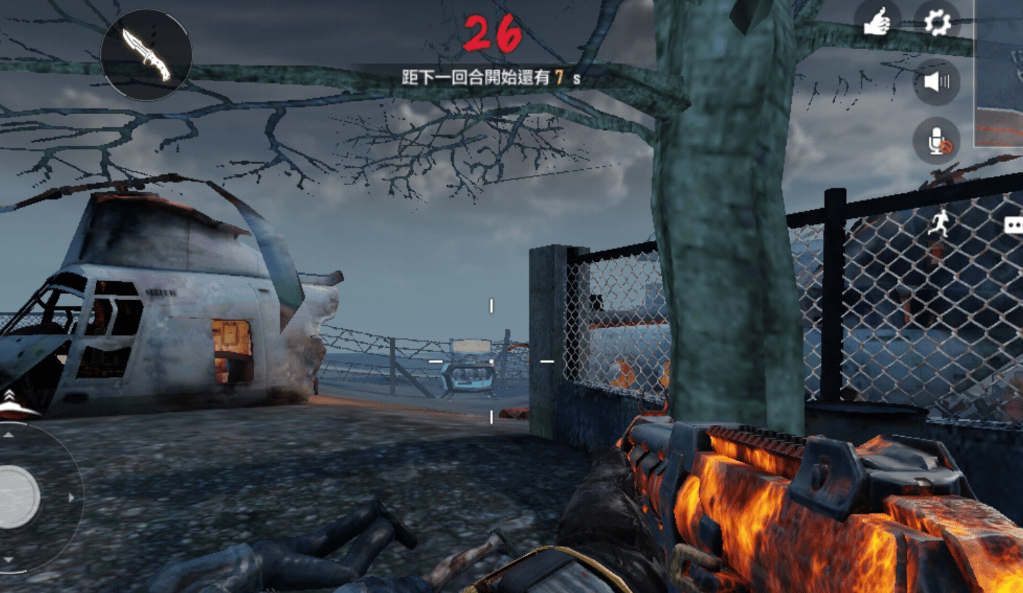Screen dimensions: 1023x593
Task: Open the chat bubble button
Action: [1013, 225]
